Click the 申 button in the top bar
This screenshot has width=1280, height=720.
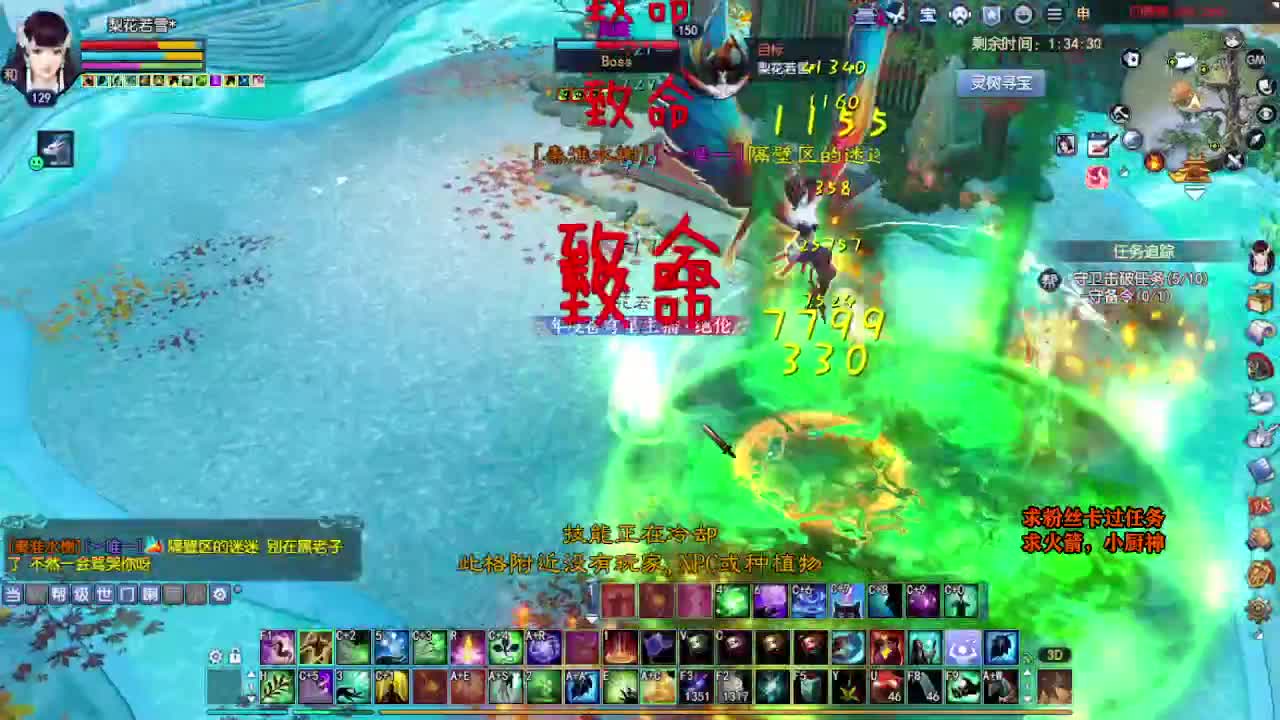point(1083,15)
